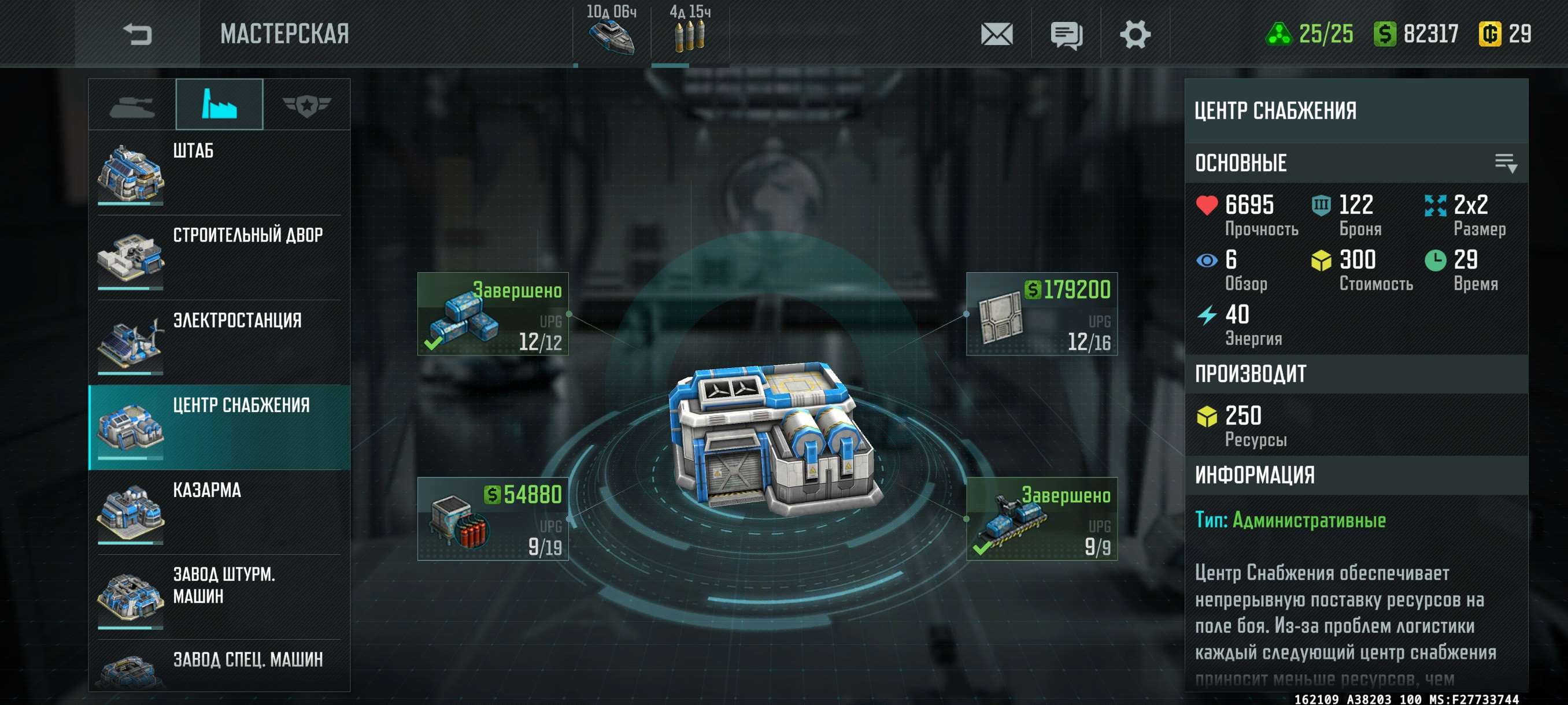Switch to the tank units tab

pos(132,105)
